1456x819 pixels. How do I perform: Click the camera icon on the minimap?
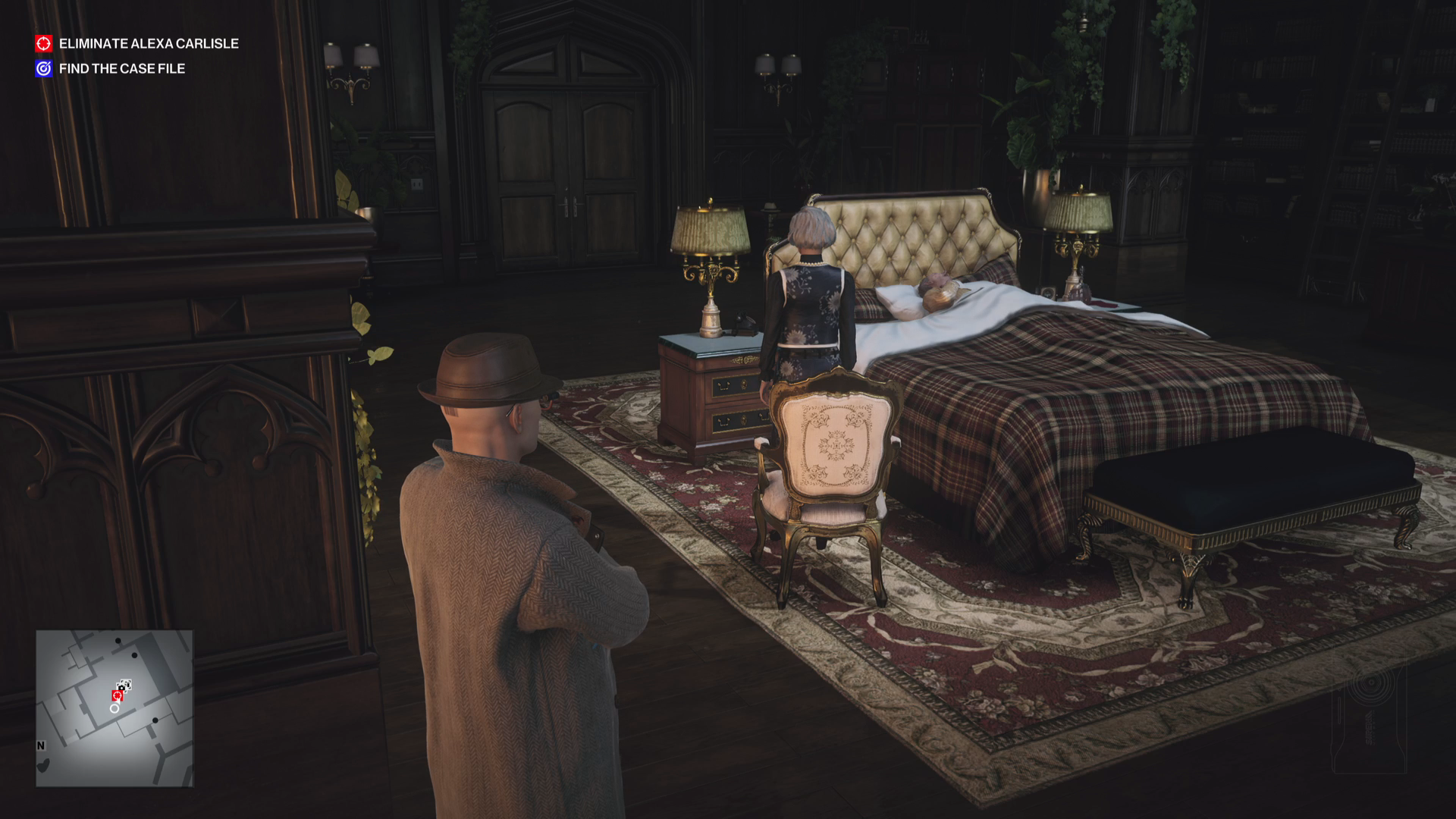click(121, 687)
